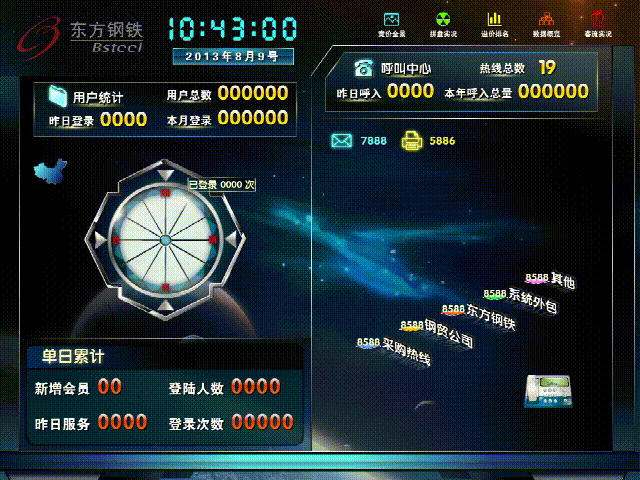640x480 pixels.
Task: Select the blue China map icon
Action: pyautogui.click(x=50, y=170)
